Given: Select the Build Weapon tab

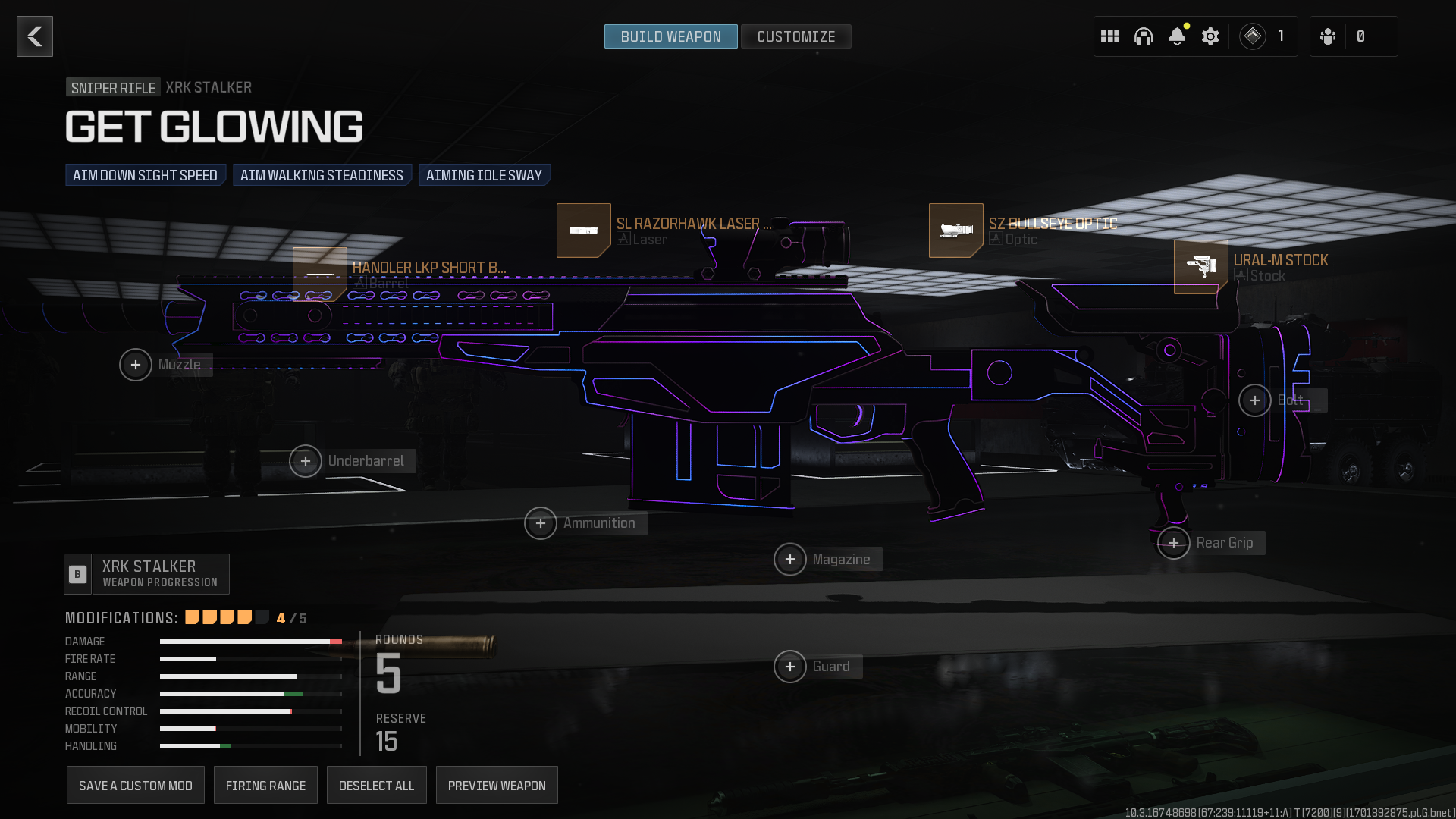Looking at the screenshot, I should tap(670, 36).
